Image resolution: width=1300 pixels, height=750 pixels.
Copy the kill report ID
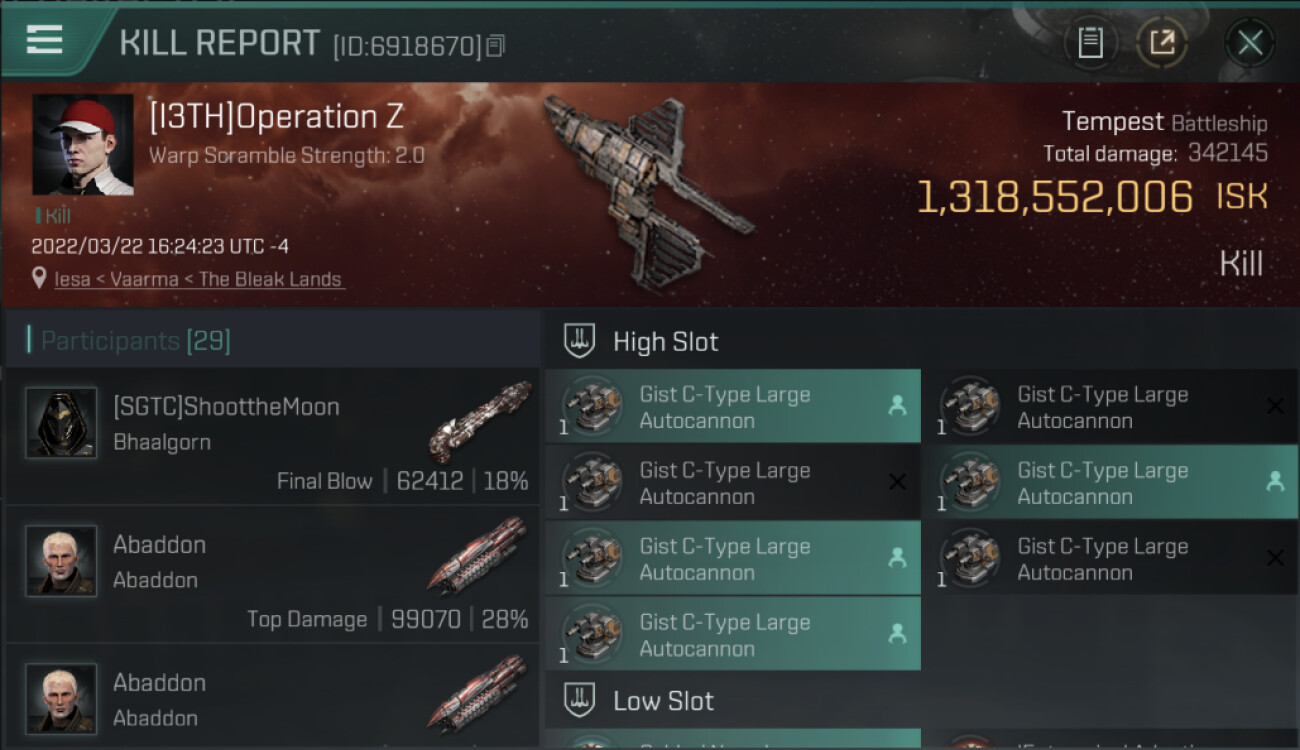[x=497, y=45]
